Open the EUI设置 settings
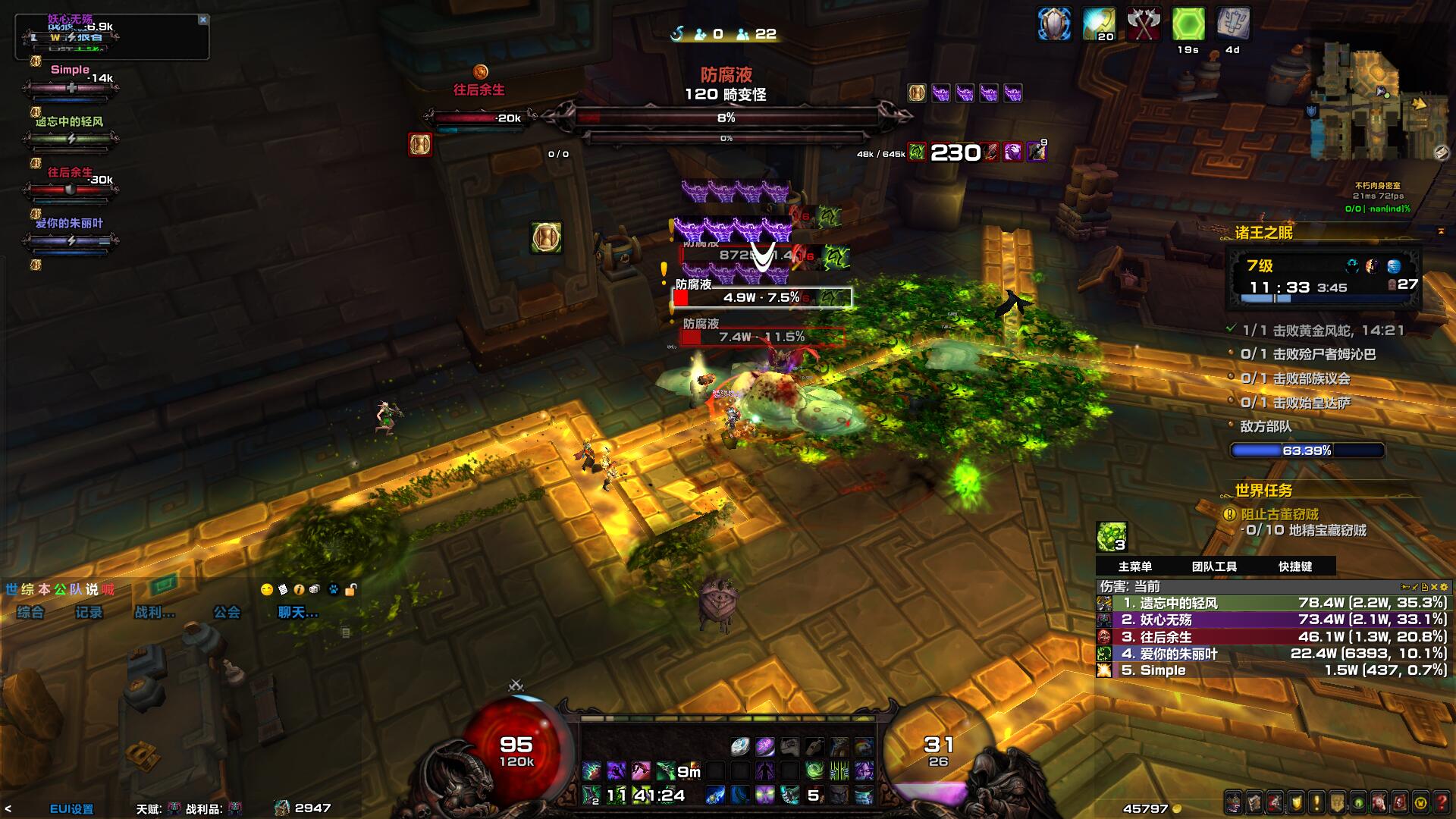Image resolution: width=1456 pixels, height=819 pixels. (71, 808)
